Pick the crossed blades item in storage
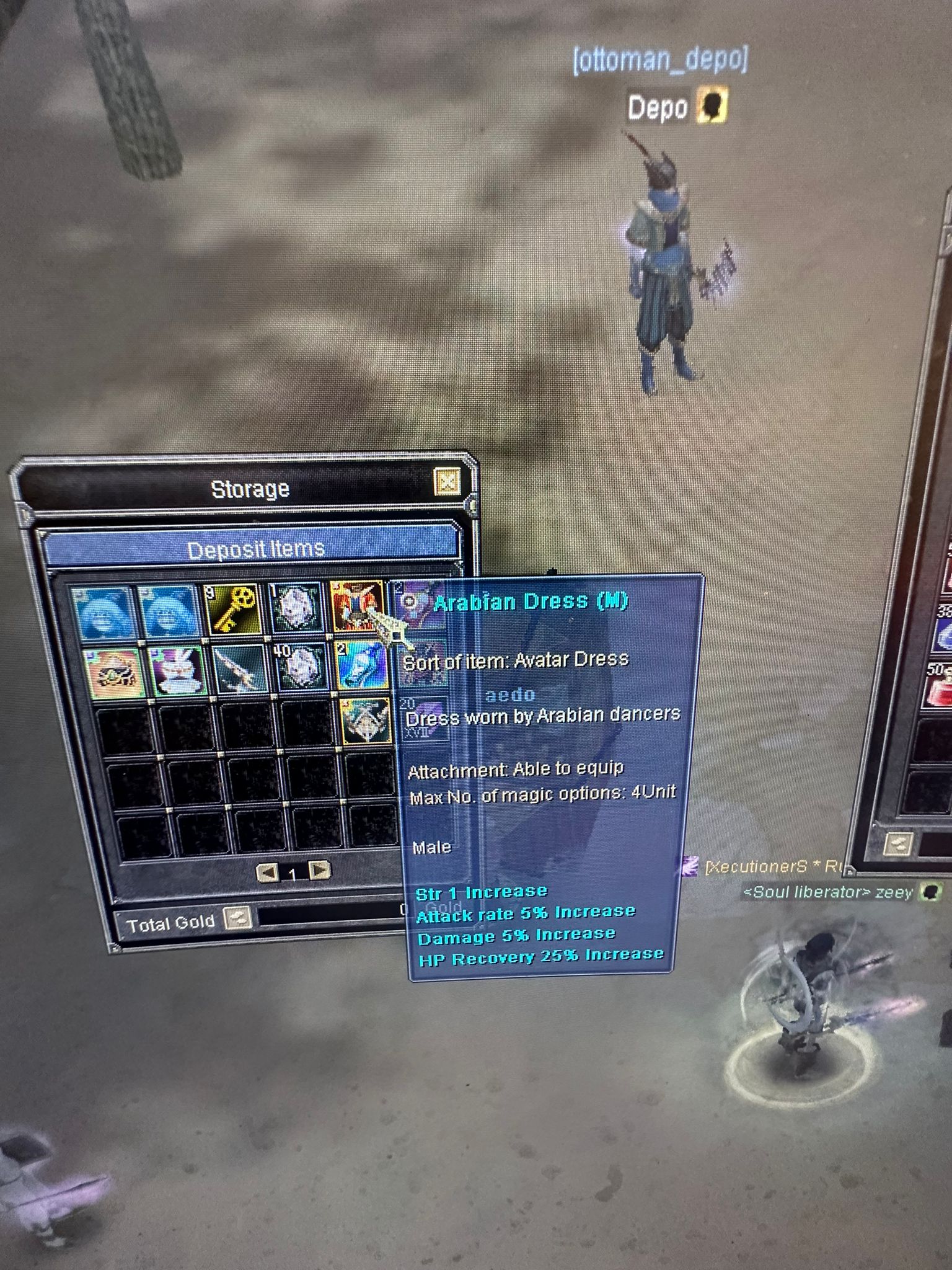Viewport: 952px width, 1270px height. (367, 721)
